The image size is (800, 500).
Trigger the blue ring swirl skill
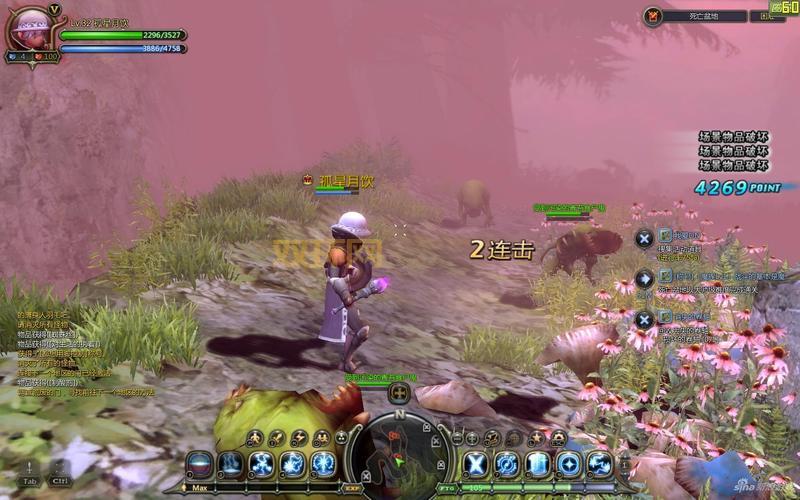coord(507,464)
